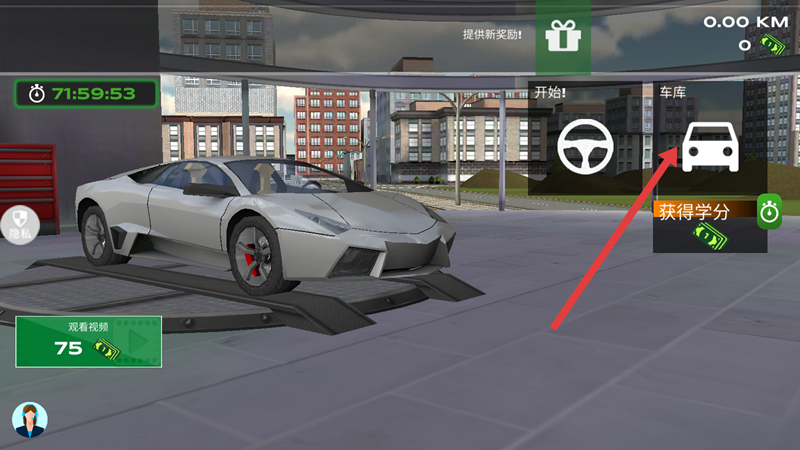The image size is (800, 450).
Task: Click the support agent avatar icon
Action: (x=30, y=420)
